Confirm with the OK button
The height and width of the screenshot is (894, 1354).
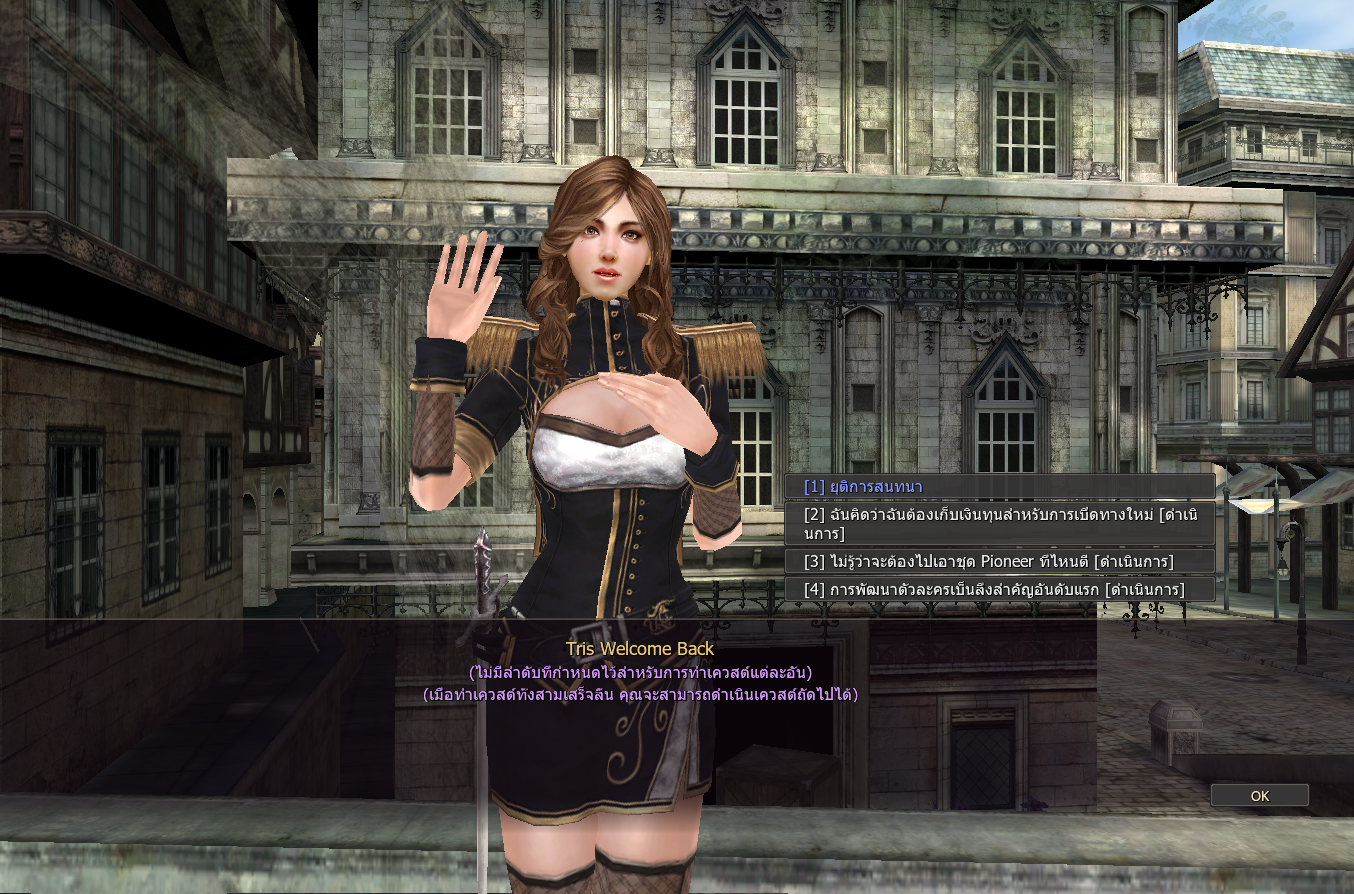[1259, 796]
